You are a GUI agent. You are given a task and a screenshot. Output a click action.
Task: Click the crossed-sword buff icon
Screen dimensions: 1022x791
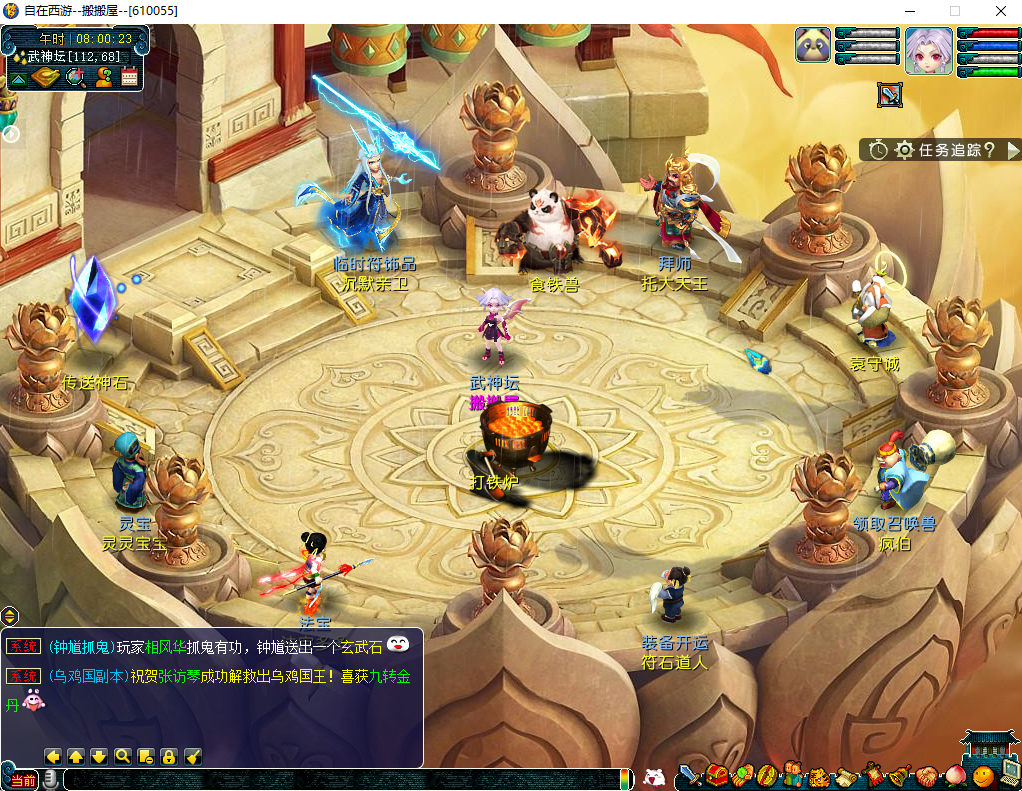coord(890,95)
